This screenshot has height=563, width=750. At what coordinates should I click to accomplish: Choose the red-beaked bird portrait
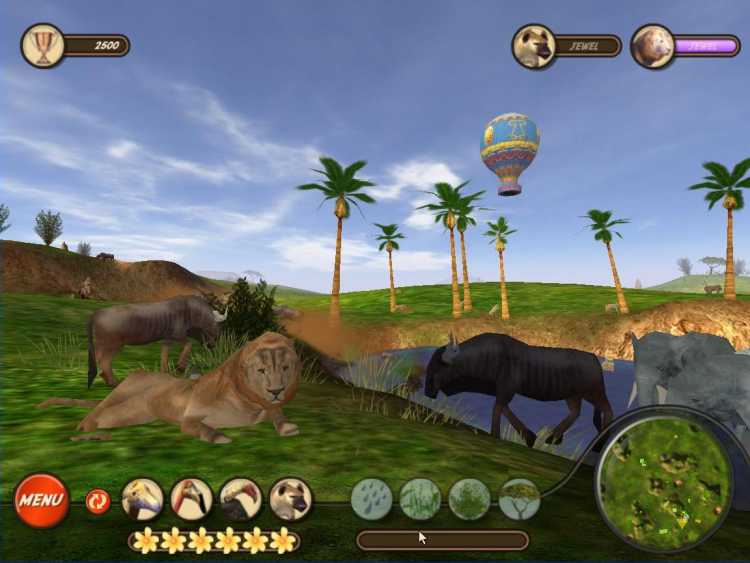coord(191,499)
